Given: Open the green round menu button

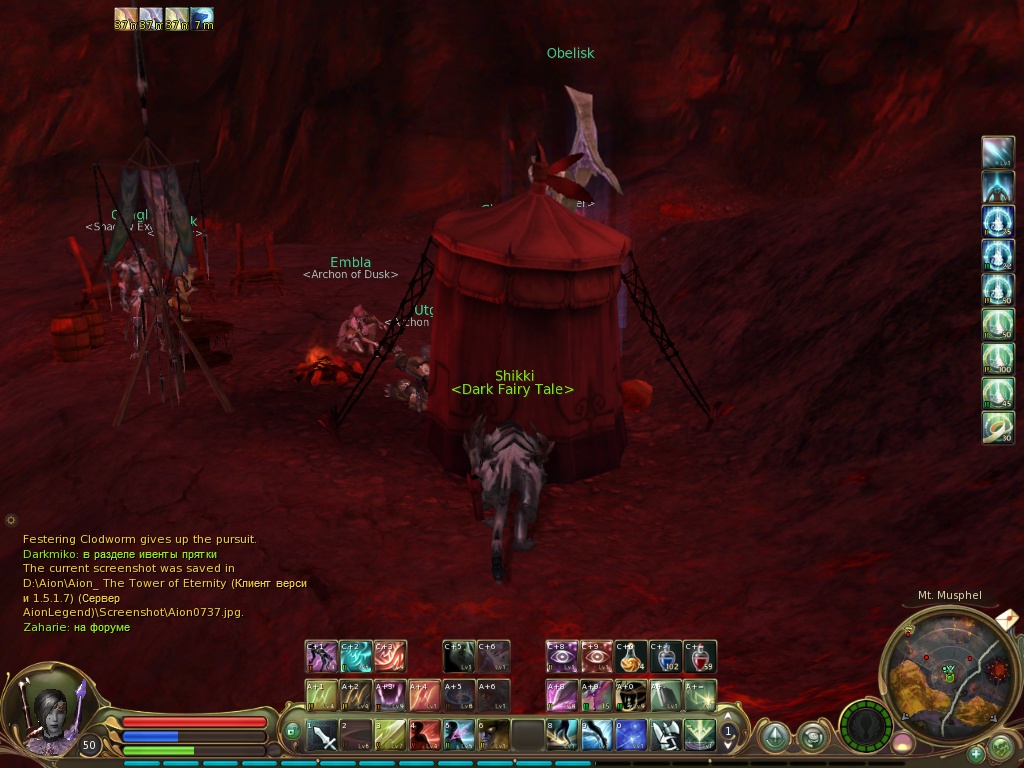Looking at the screenshot, I should 1000,746.
